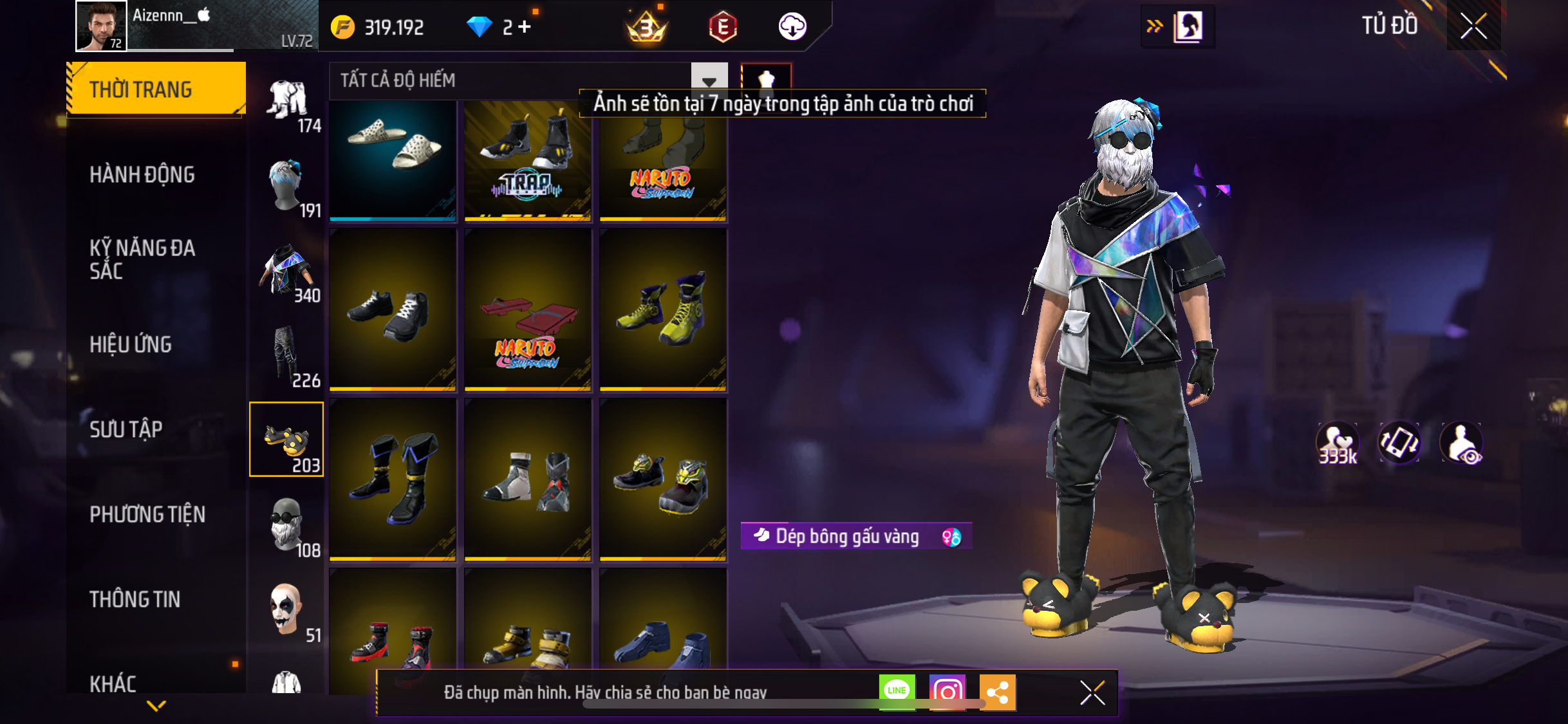Close the wardrobe with the top-right X
This screenshot has height=724, width=1568.
(x=1473, y=26)
